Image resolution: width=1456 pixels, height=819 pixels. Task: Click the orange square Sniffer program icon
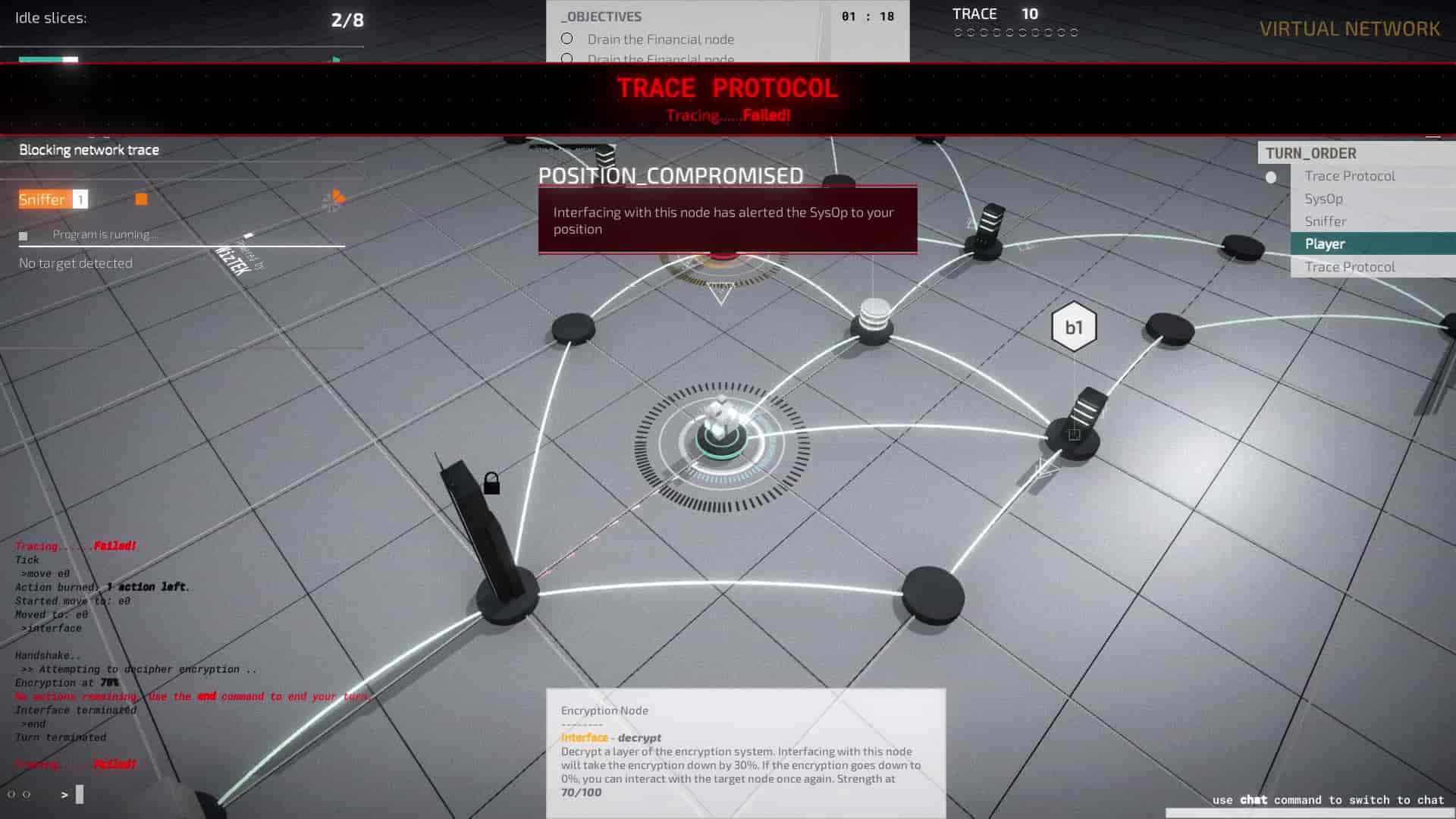[141, 198]
